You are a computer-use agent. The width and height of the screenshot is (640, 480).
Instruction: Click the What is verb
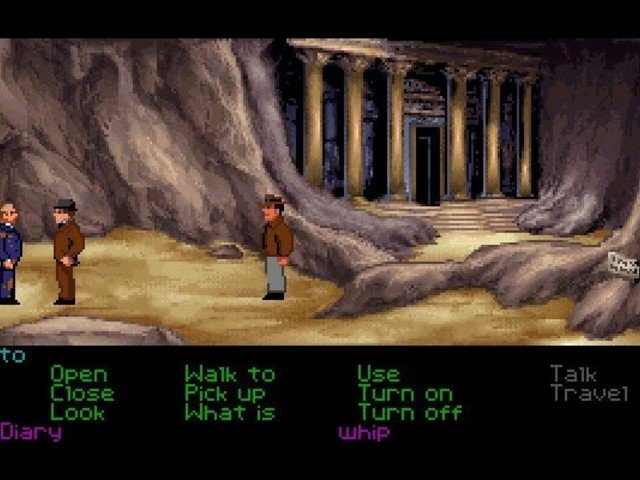click(229, 412)
